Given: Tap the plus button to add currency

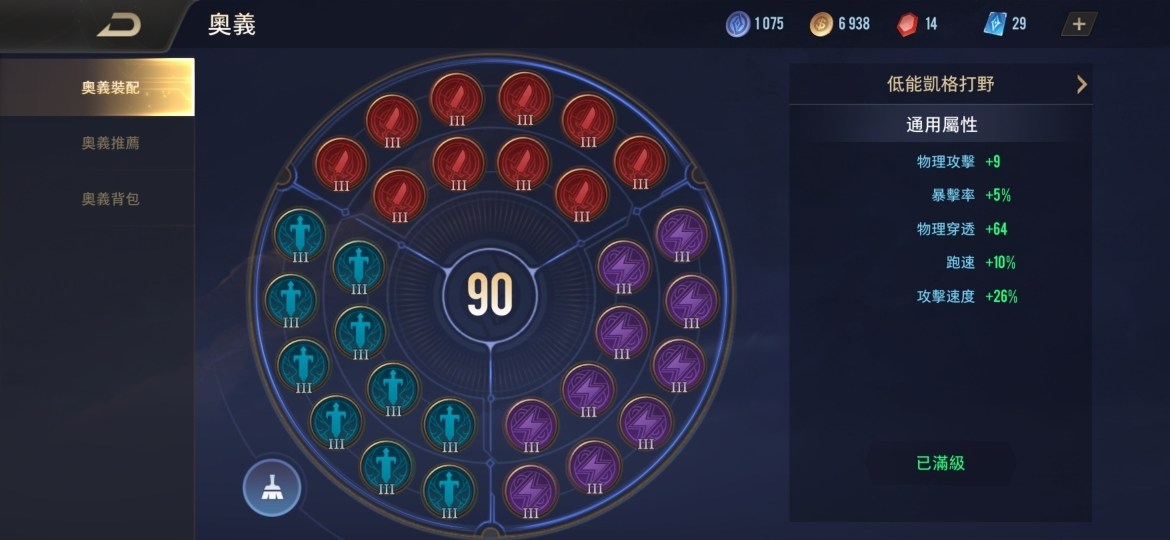Looking at the screenshot, I should (1079, 24).
